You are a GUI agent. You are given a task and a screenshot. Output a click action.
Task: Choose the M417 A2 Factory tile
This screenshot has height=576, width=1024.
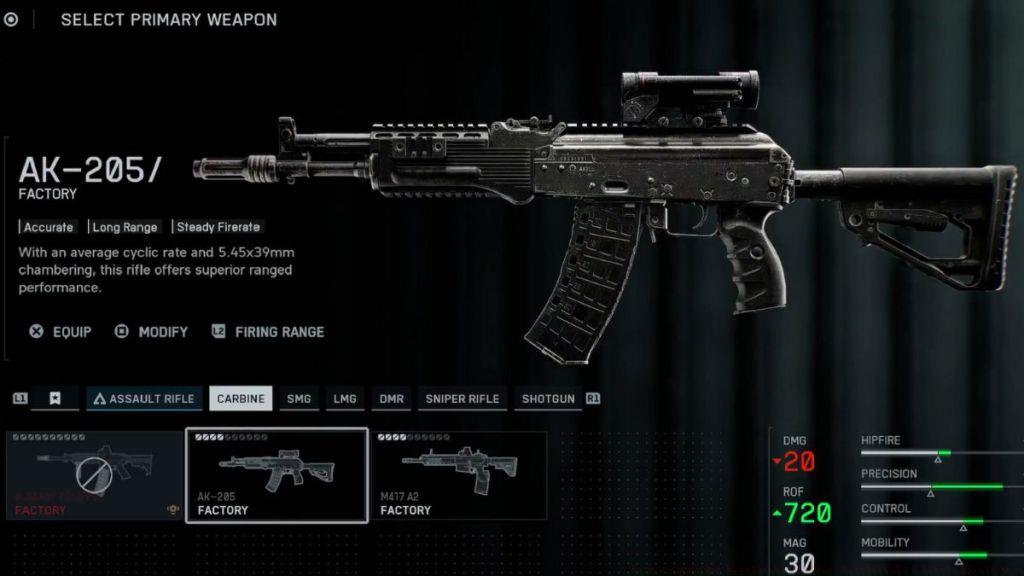click(459, 476)
